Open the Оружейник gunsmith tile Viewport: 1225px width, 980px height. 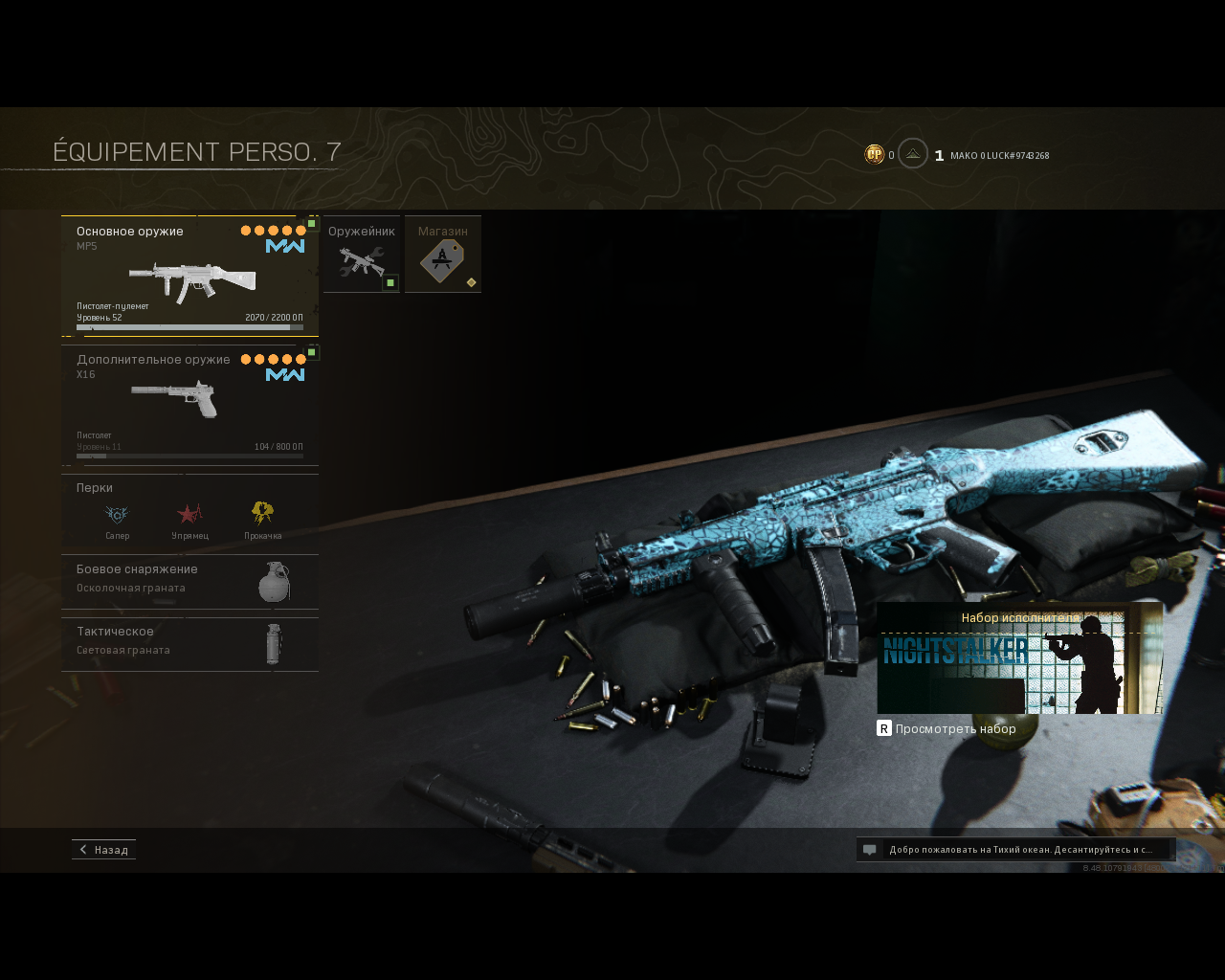click(362, 255)
